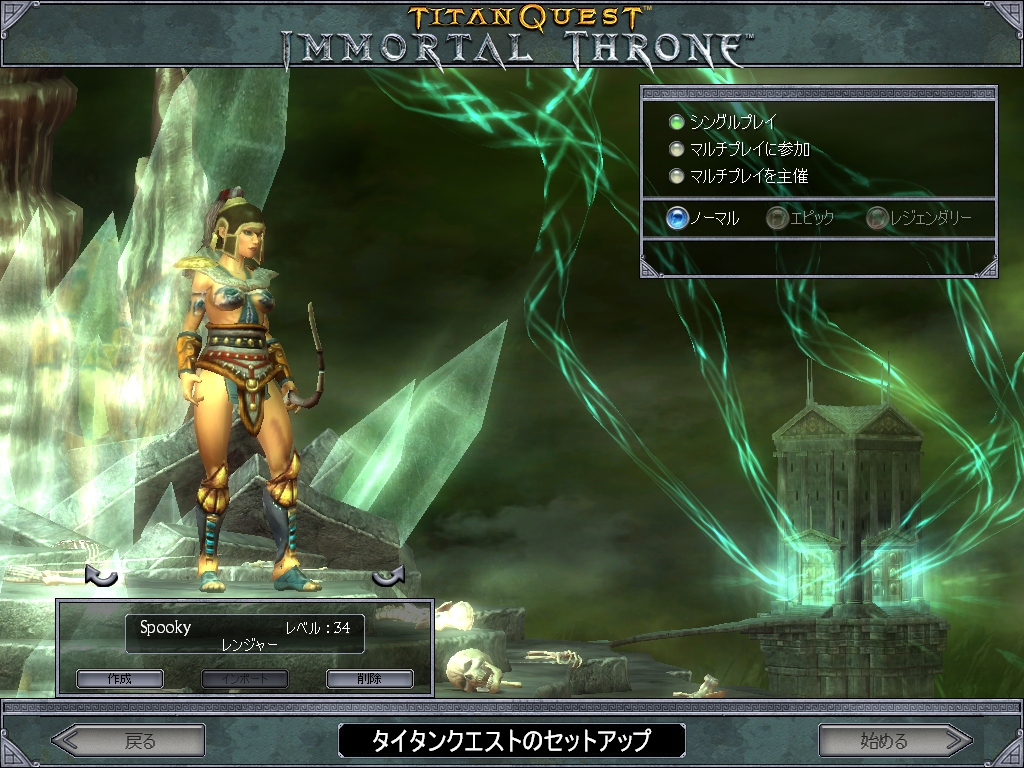Rotate character with left curved arrow
Screen dimensions: 1024x768
pyautogui.click(x=101, y=576)
